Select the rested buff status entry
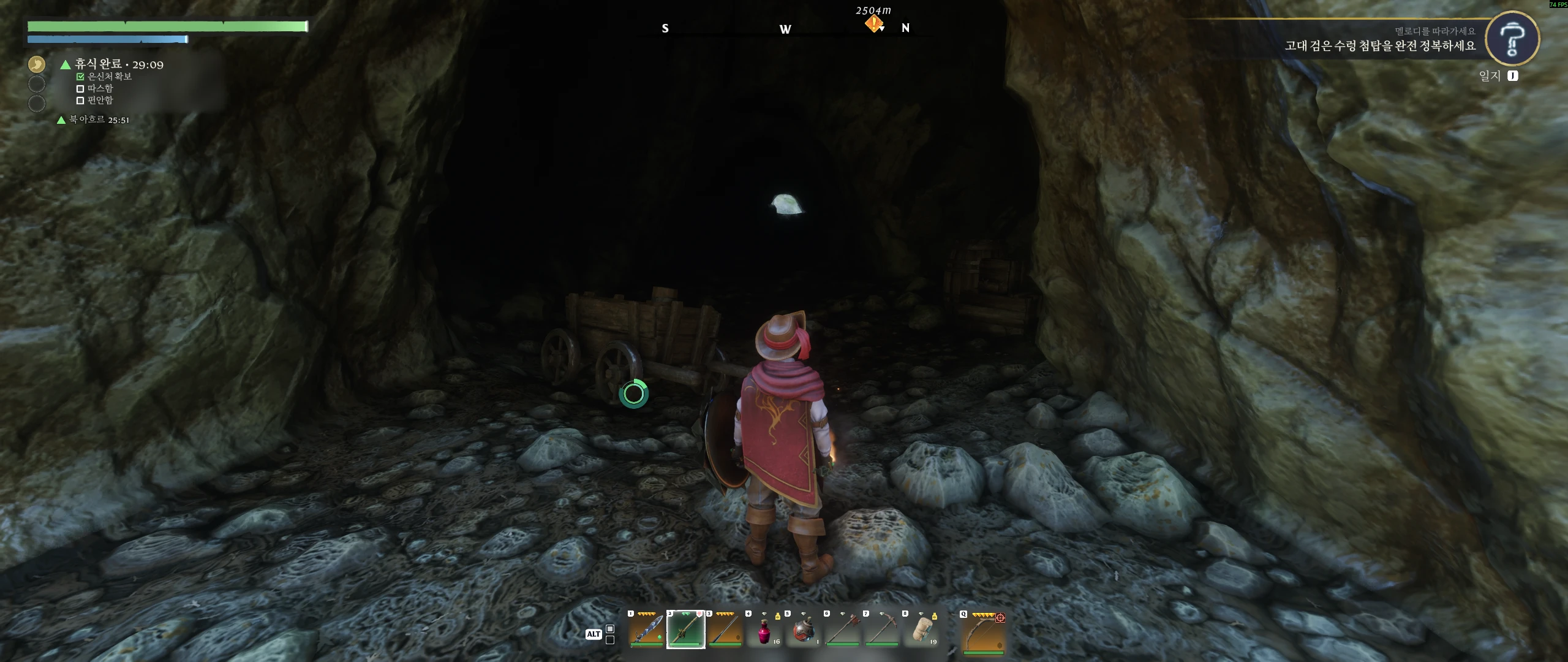1568x662 pixels. click(x=119, y=64)
